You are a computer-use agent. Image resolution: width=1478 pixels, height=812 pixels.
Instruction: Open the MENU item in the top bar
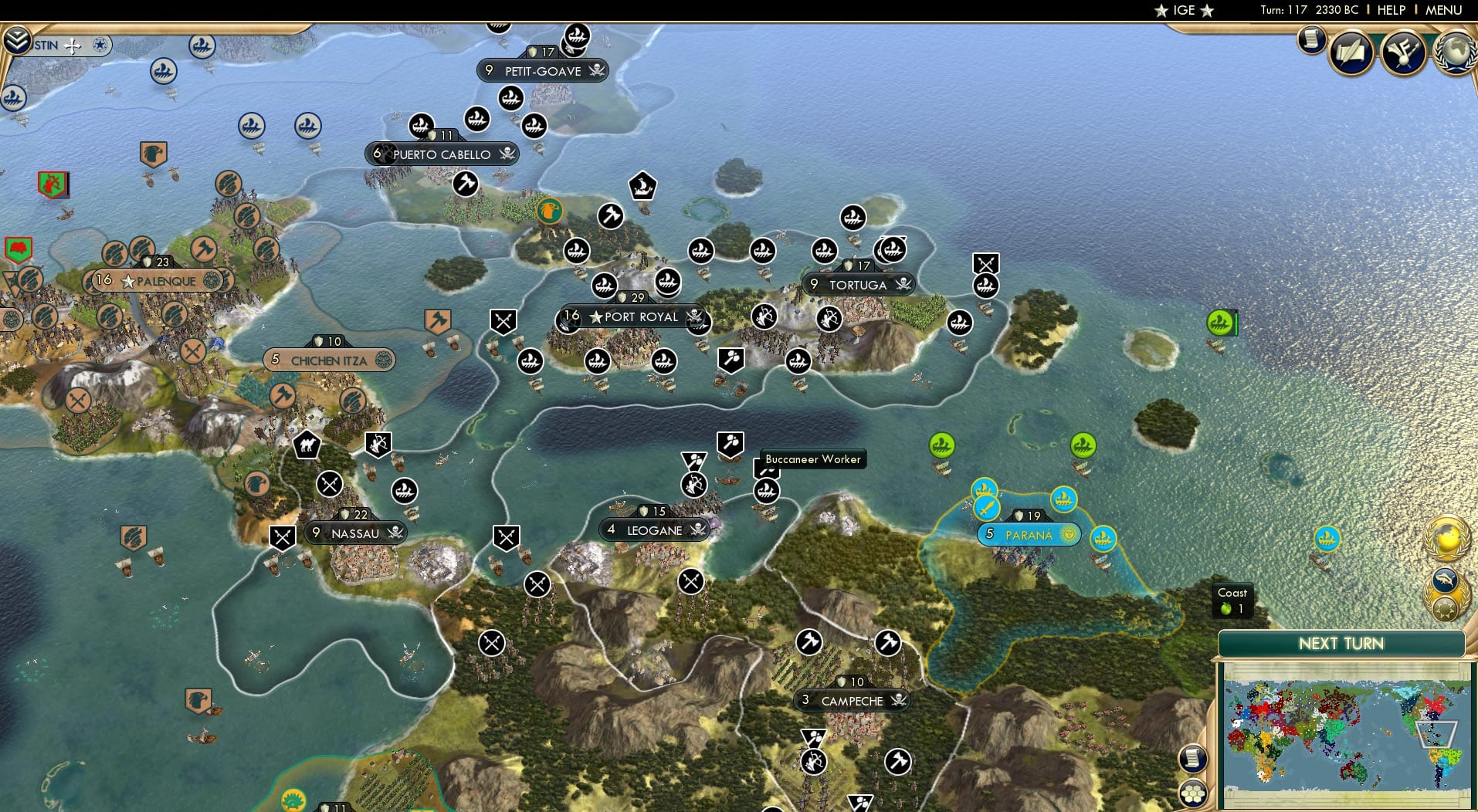pyautogui.click(x=1443, y=10)
